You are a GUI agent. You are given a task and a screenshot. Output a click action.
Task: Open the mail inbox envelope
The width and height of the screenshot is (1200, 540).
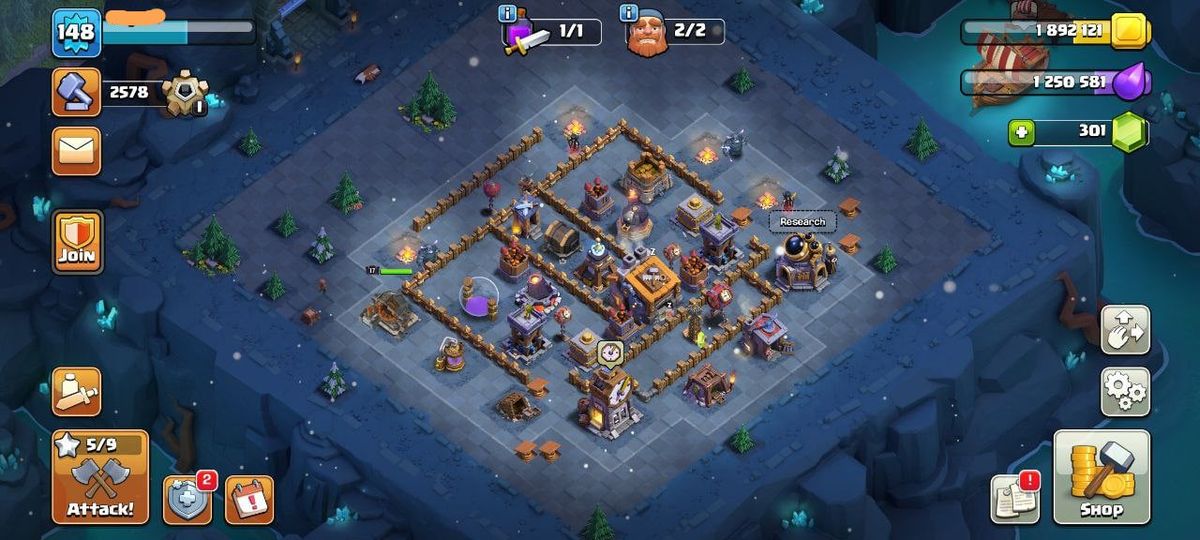76,151
